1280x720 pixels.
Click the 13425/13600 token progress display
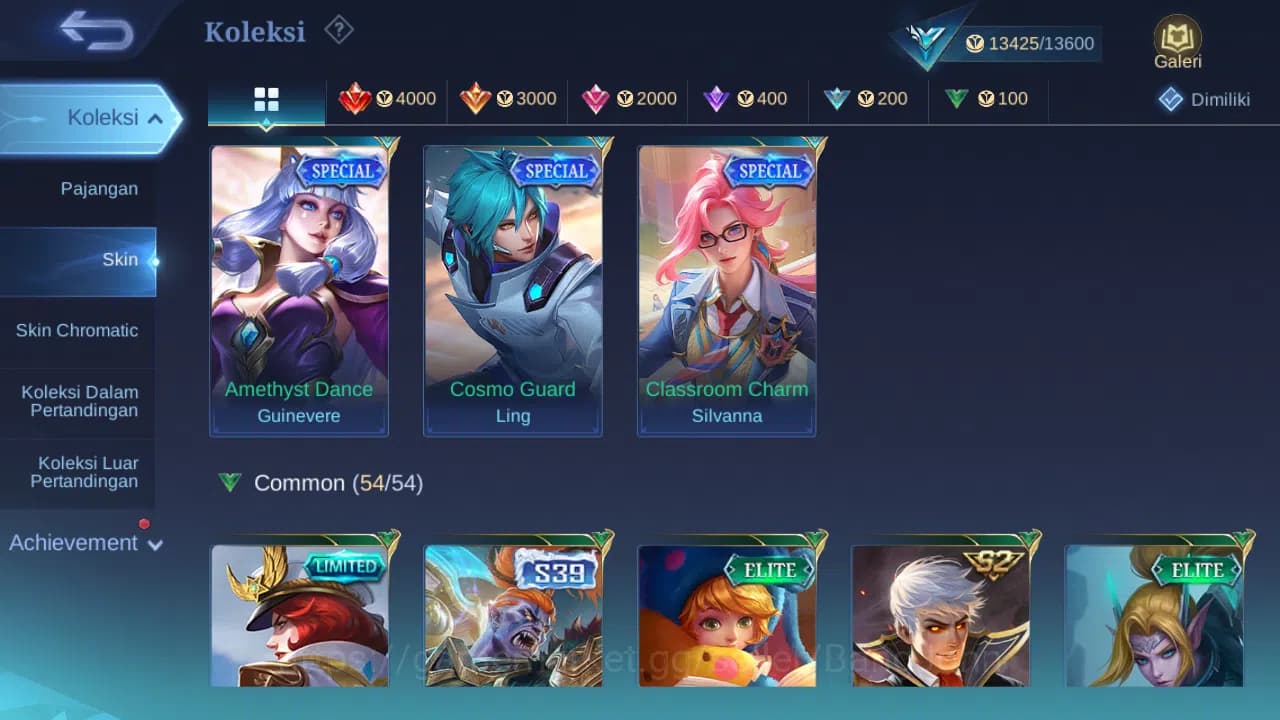(x=1030, y=43)
